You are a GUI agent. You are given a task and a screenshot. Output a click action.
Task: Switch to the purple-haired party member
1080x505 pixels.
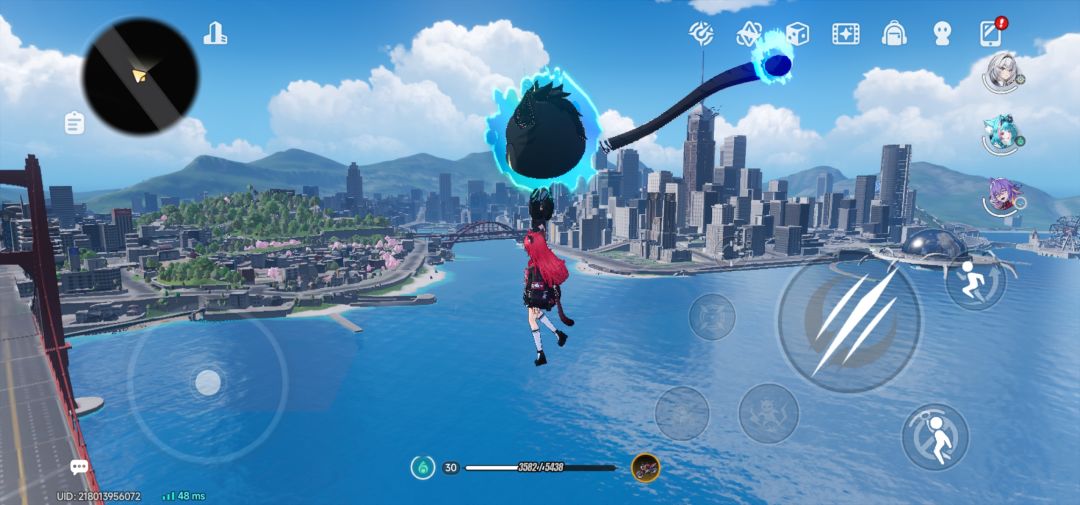(1001, 198)
